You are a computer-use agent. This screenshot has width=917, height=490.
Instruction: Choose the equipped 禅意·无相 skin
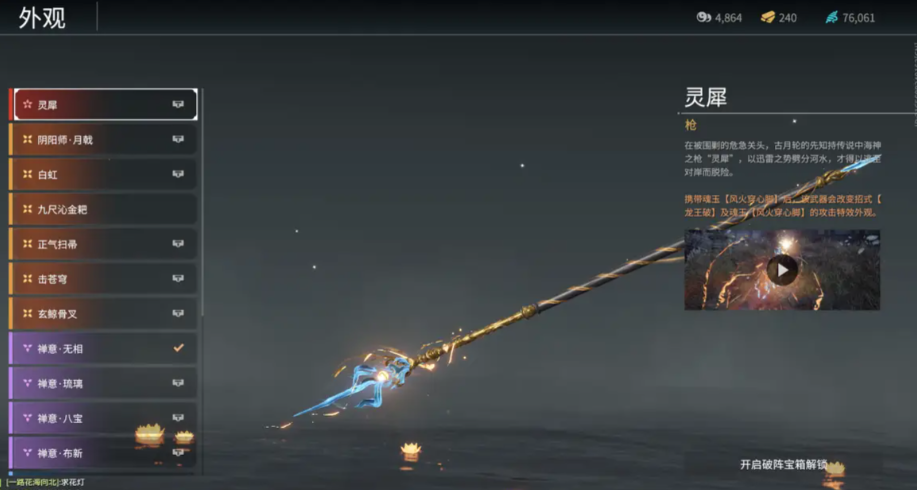(x=103, y=348)
